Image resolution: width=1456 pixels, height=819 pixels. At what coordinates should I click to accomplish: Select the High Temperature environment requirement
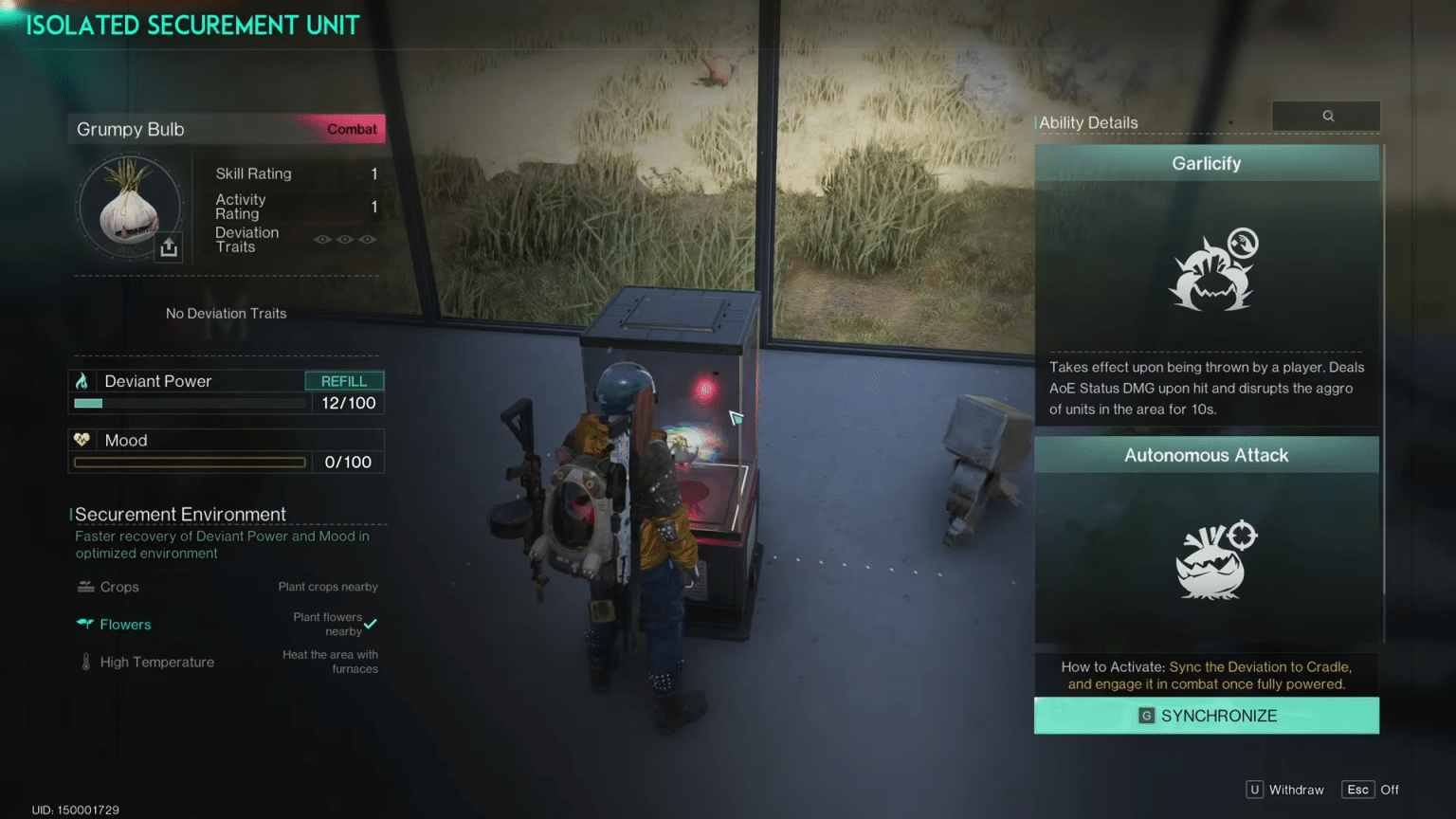point(226,662)
